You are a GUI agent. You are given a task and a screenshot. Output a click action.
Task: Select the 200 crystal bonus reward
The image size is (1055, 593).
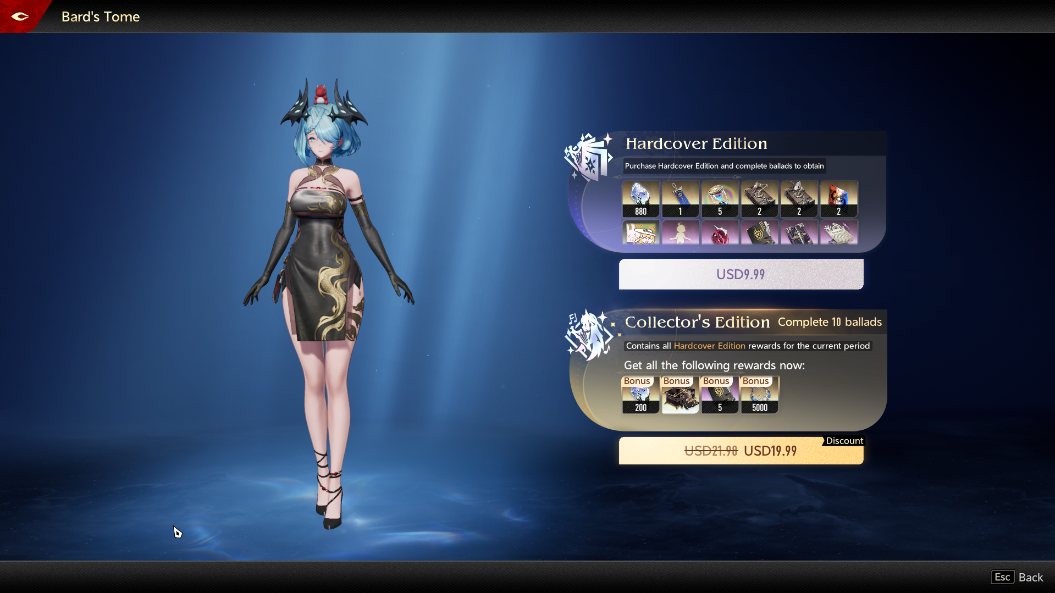coord(640,395)
